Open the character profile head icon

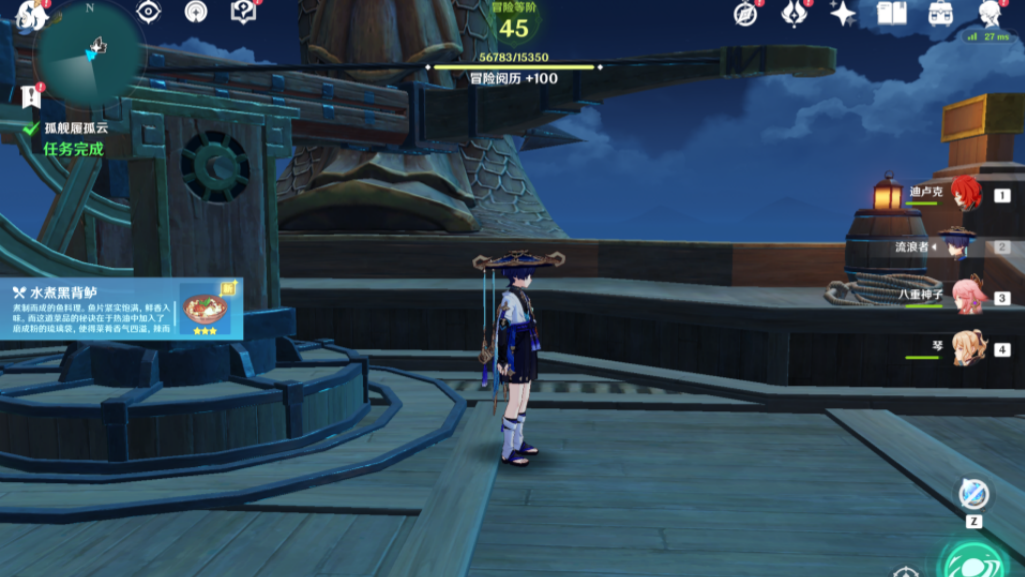[989, 13]
